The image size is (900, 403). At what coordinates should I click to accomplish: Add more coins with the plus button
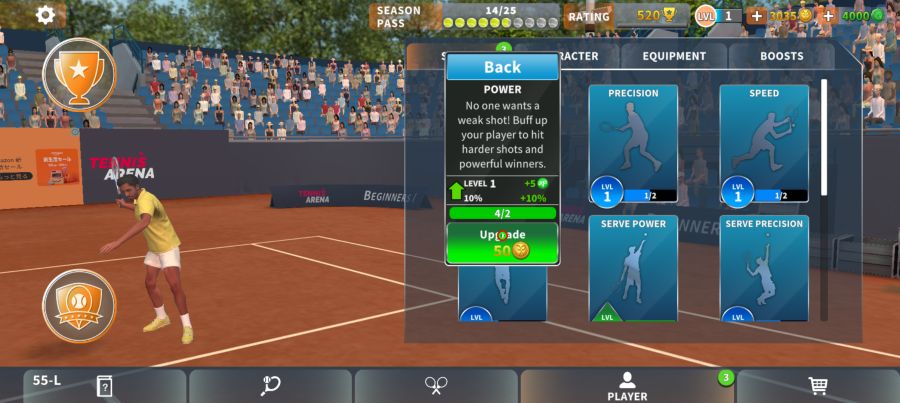click(x=756, y=16)
